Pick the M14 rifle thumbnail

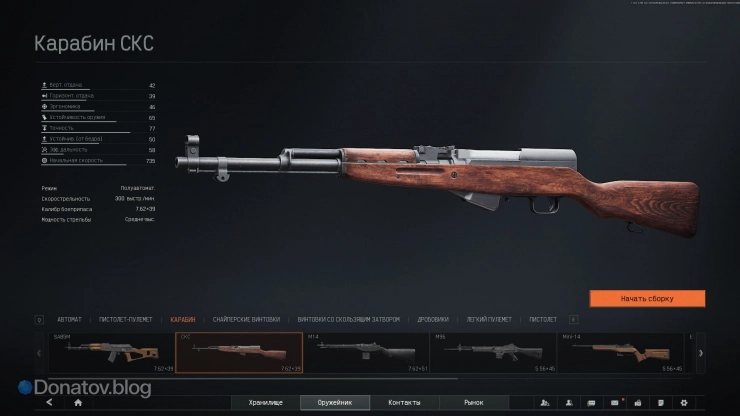pyautogui.click(x=365, y=352)
